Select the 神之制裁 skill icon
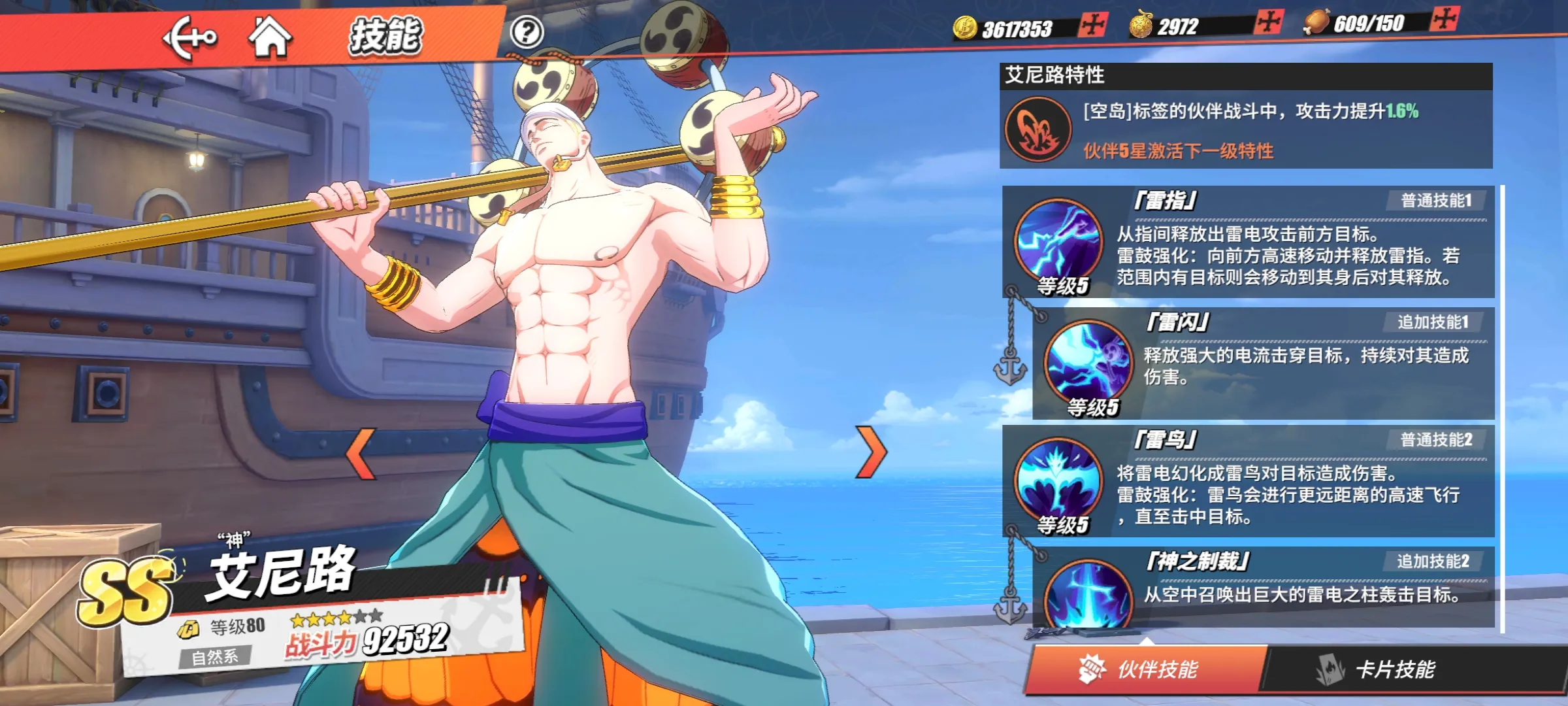Viewport: 1568px width, 706px height. pyautogui.click(x=1088, y=595)
